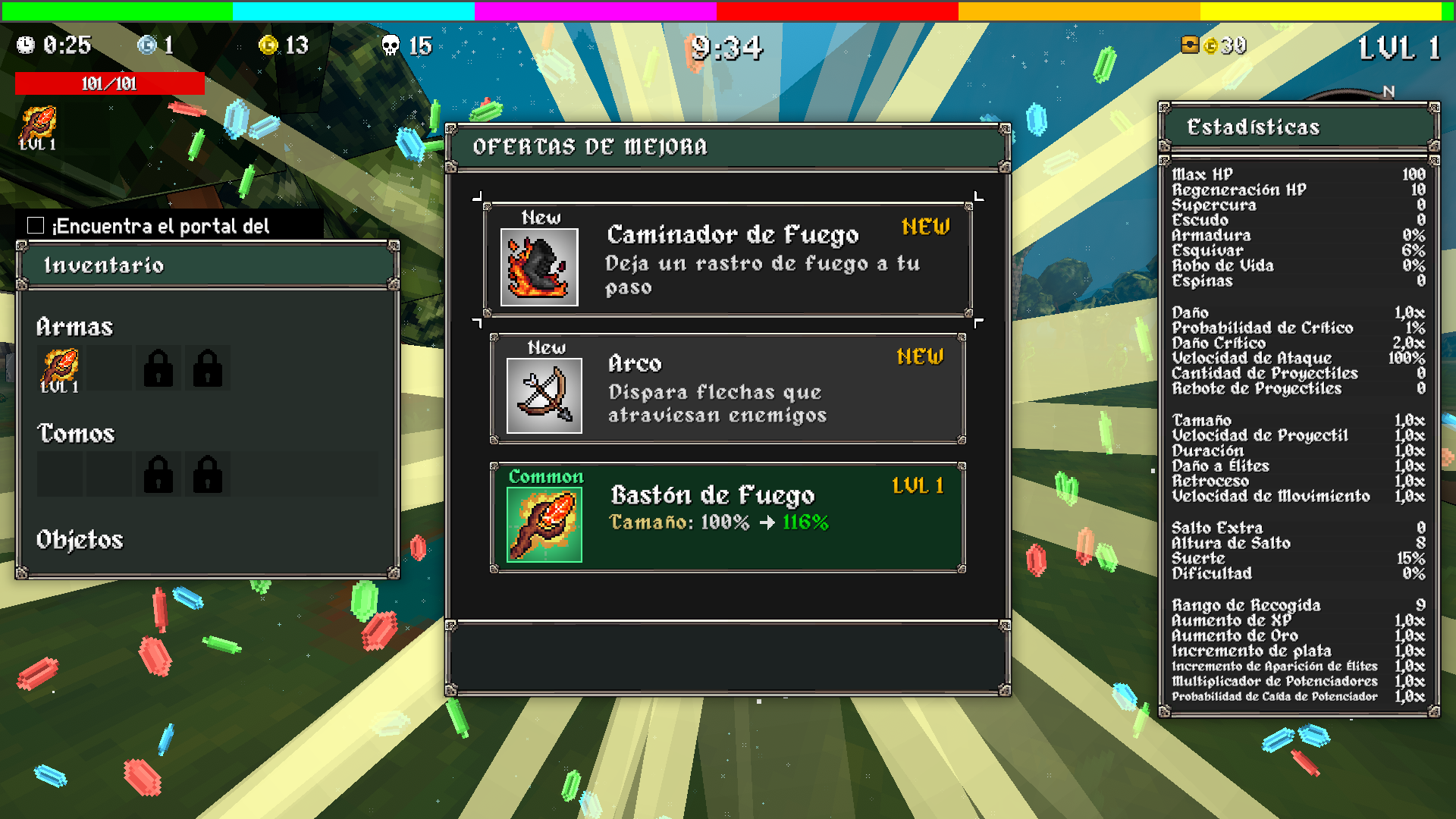Expand the Tomos section header
1456x819 pixels.
pyautogui.click(x=75, y=434)
